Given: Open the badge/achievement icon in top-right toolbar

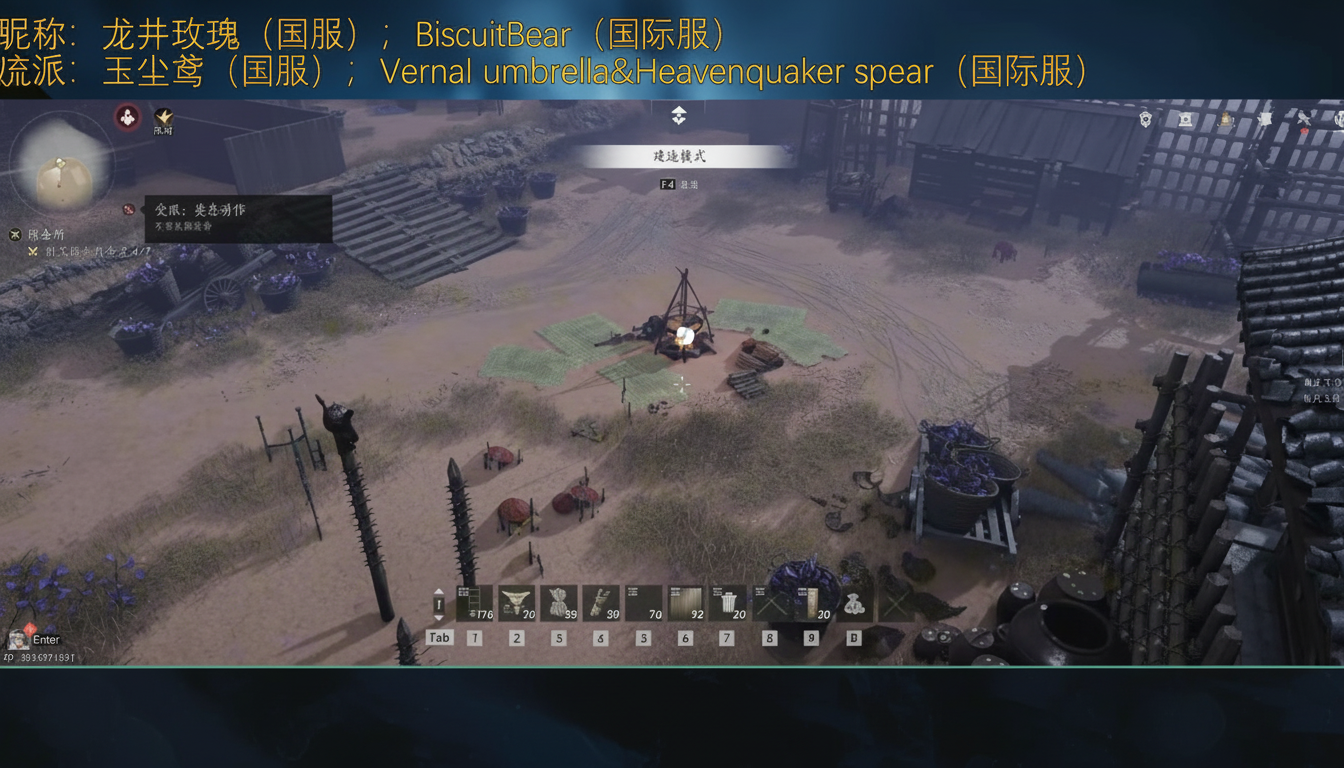Looking at the screenshot, I should [x=1143, y=120].
